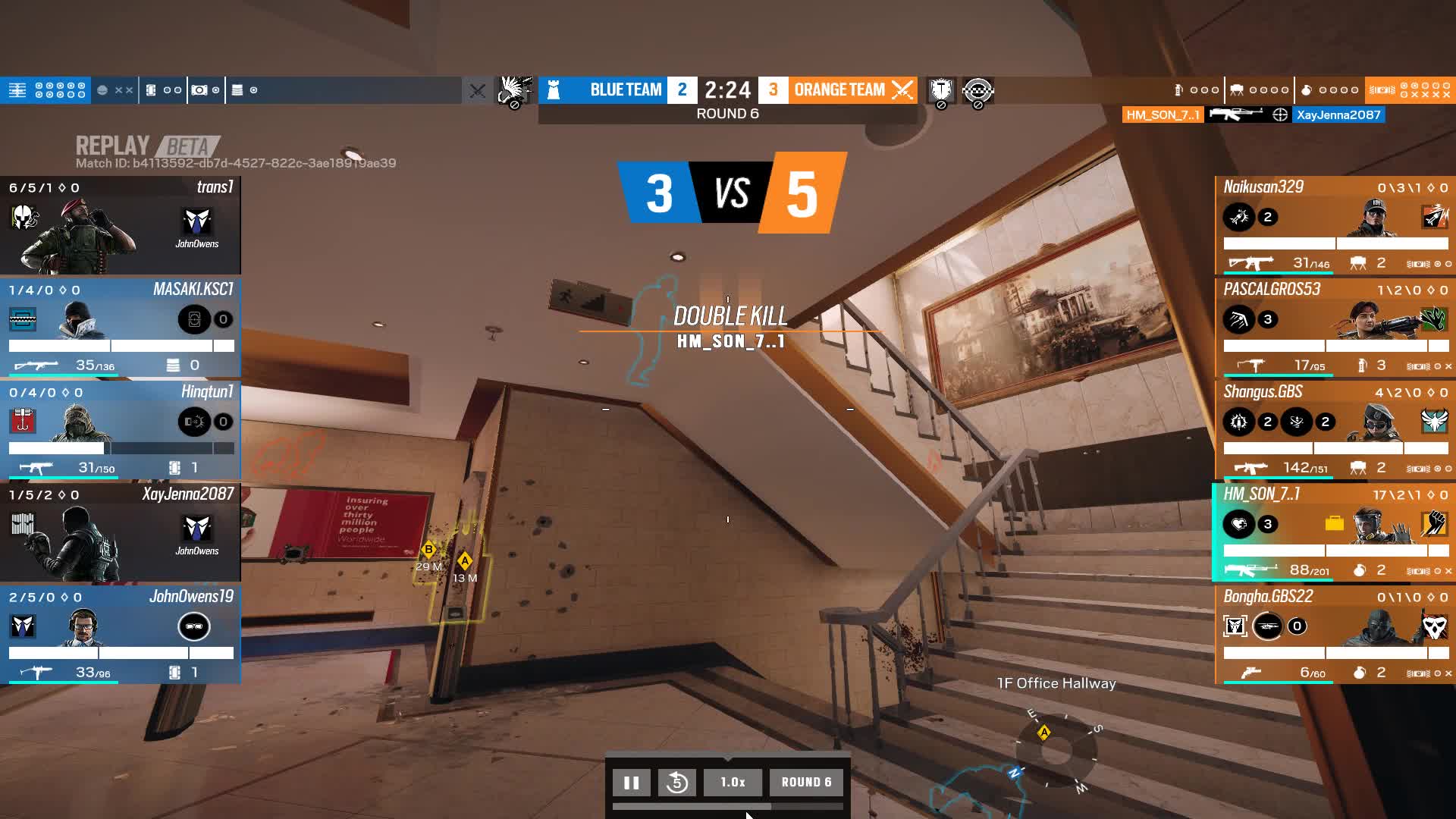Viewport: 1456px width, 819px height.
Task: Expand the collapse chevron above the playback bar
Action: point(728,760)
